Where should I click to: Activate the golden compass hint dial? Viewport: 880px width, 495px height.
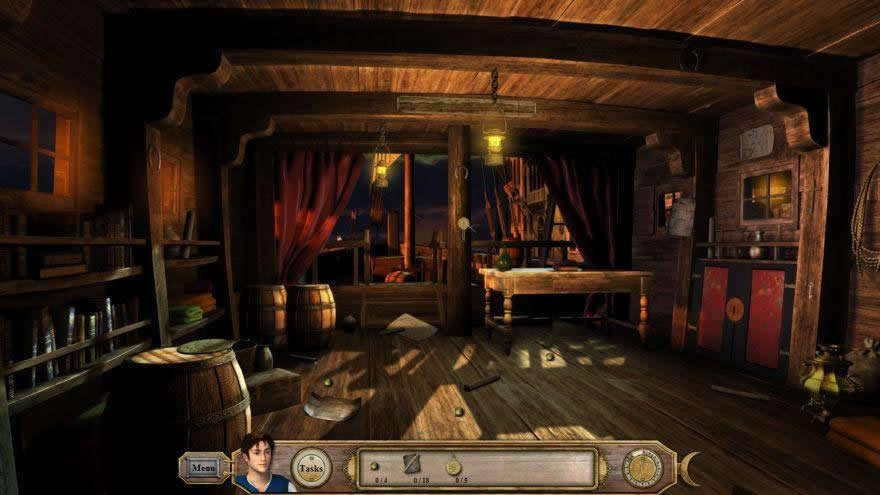pyautogui.click(x=641, y=467)
